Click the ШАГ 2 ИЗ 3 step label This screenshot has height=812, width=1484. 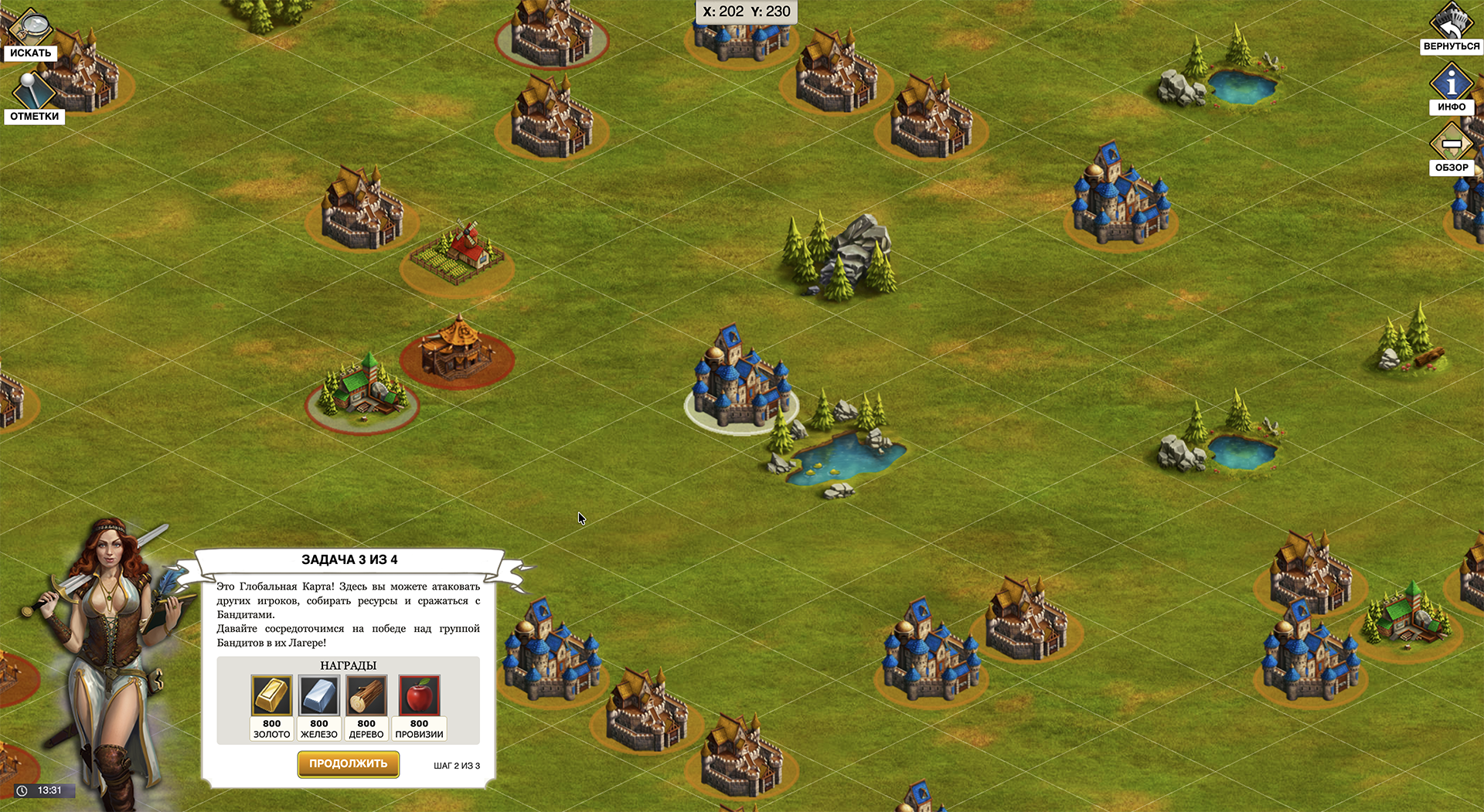click(x=456, y=766)
